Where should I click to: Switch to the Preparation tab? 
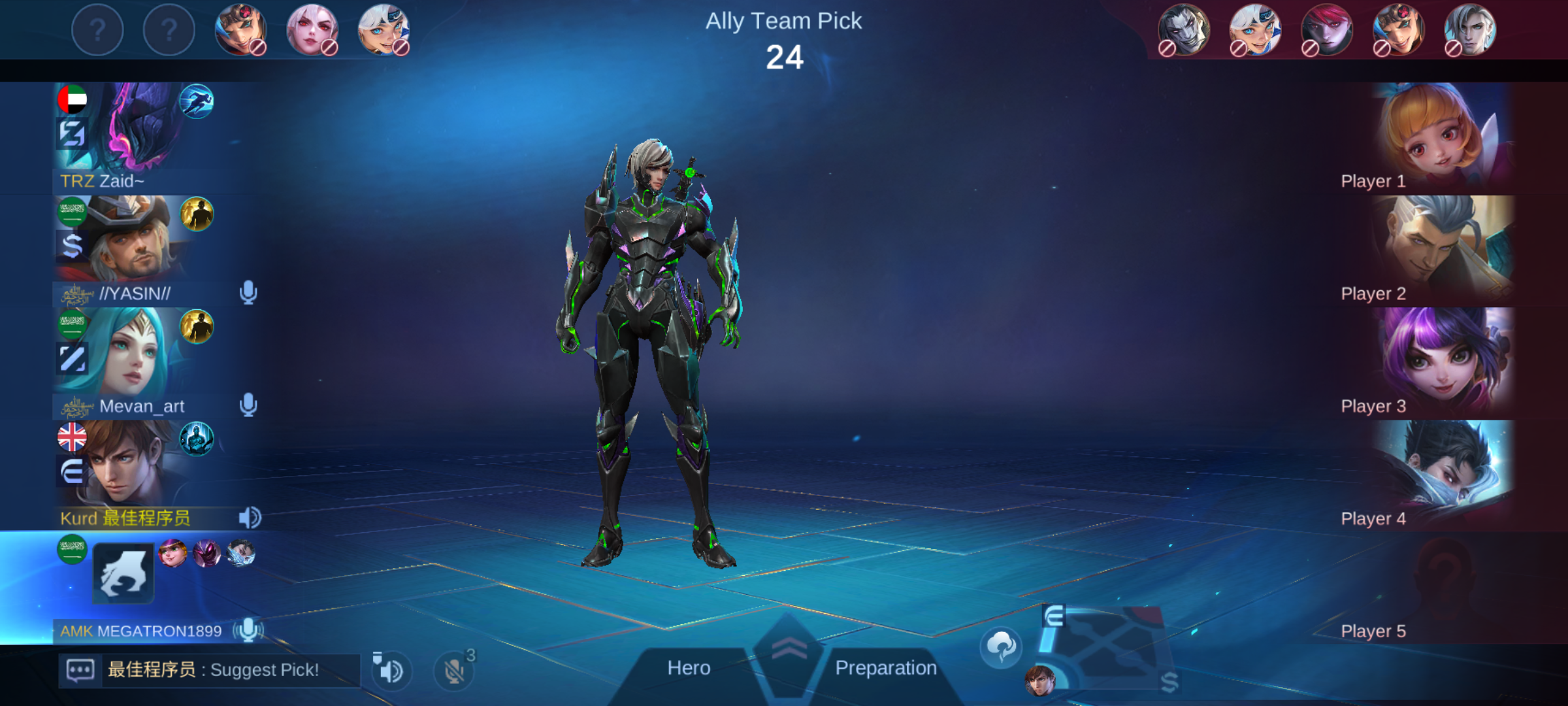click(x=885, y=668)
